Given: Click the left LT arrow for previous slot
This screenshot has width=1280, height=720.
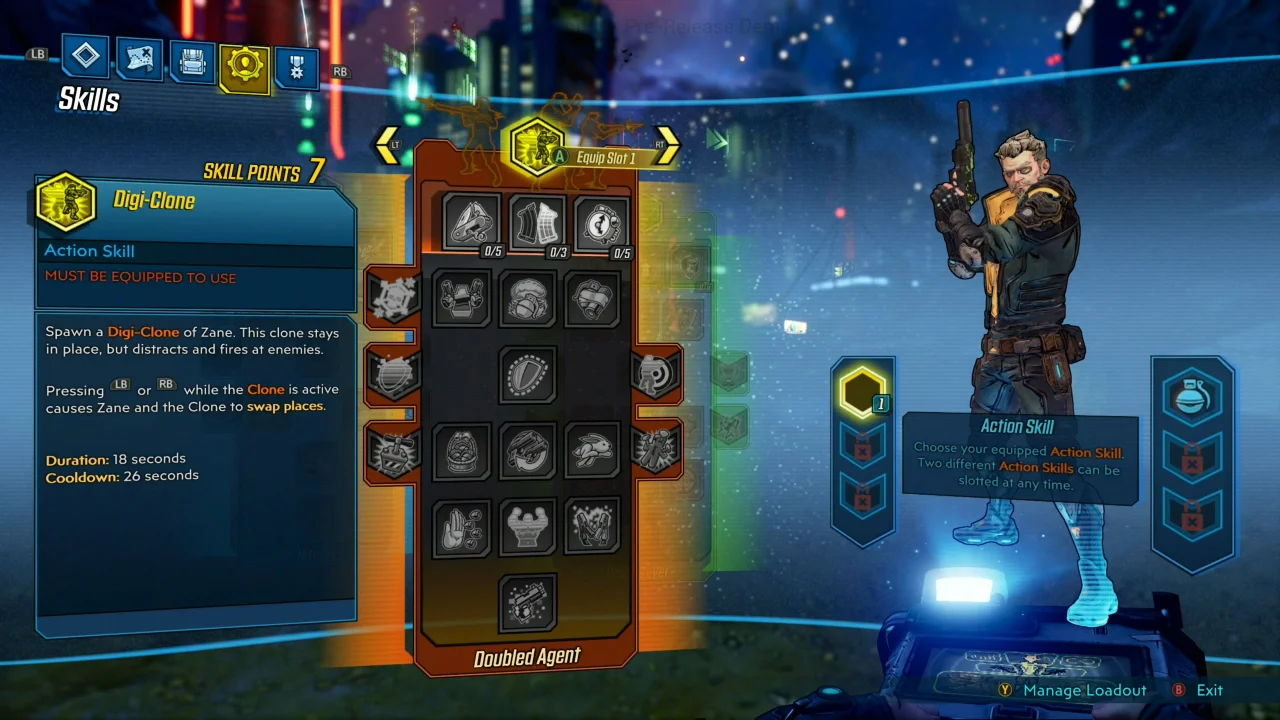Looking at the screenshot, I should pyautogui.click(x=388, y=144).
